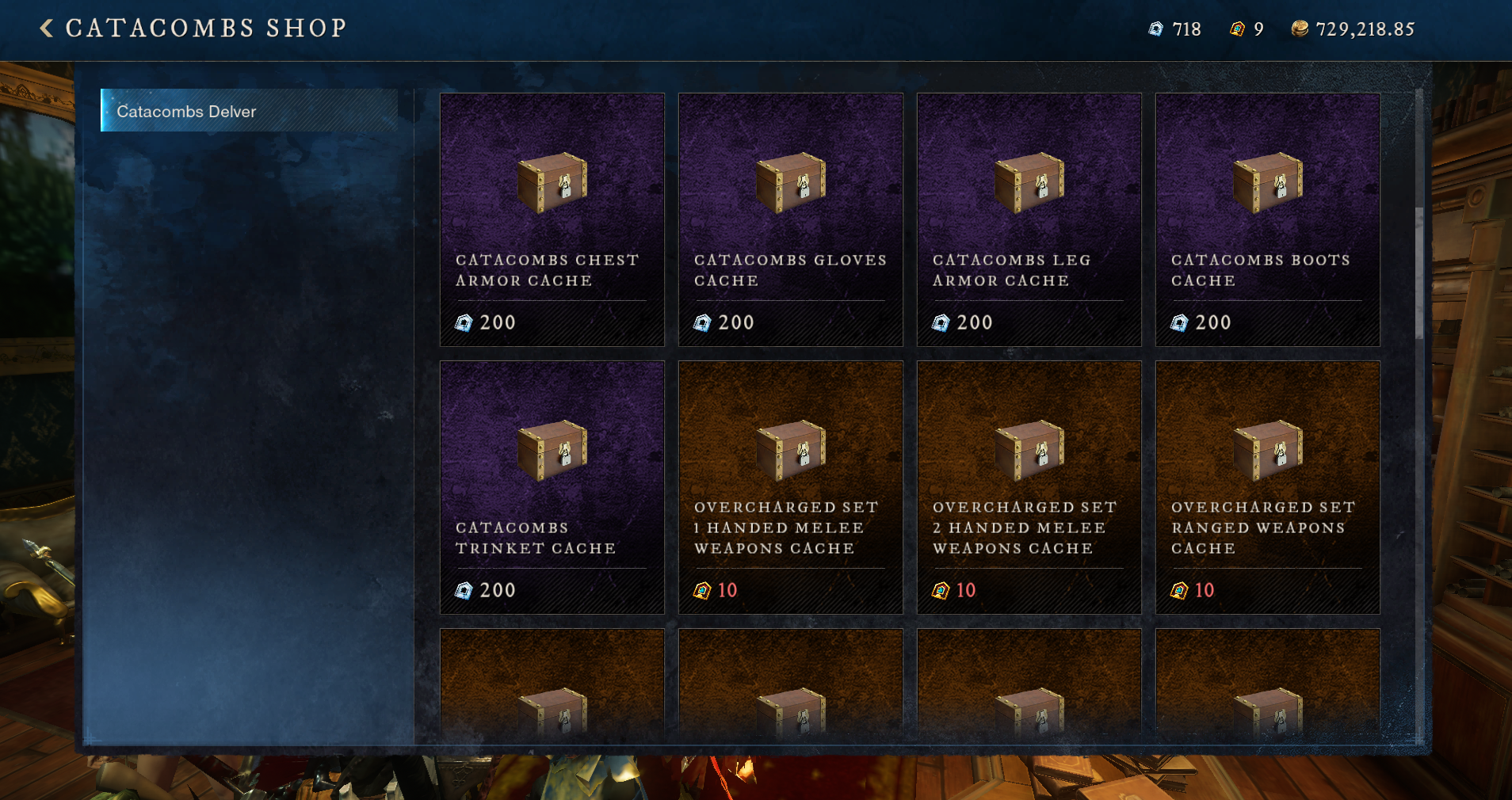This screenshot has height=800, width=1512.
Task: Select the Catacombs Trinket Cache
Action: [552, 487]
